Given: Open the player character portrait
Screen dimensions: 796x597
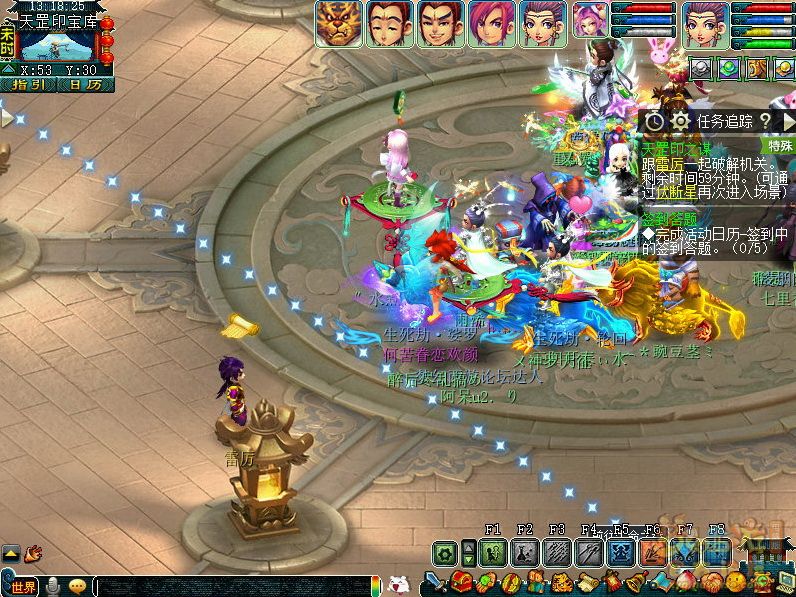Looking at the screenshot, I should (x=705, y=23).
